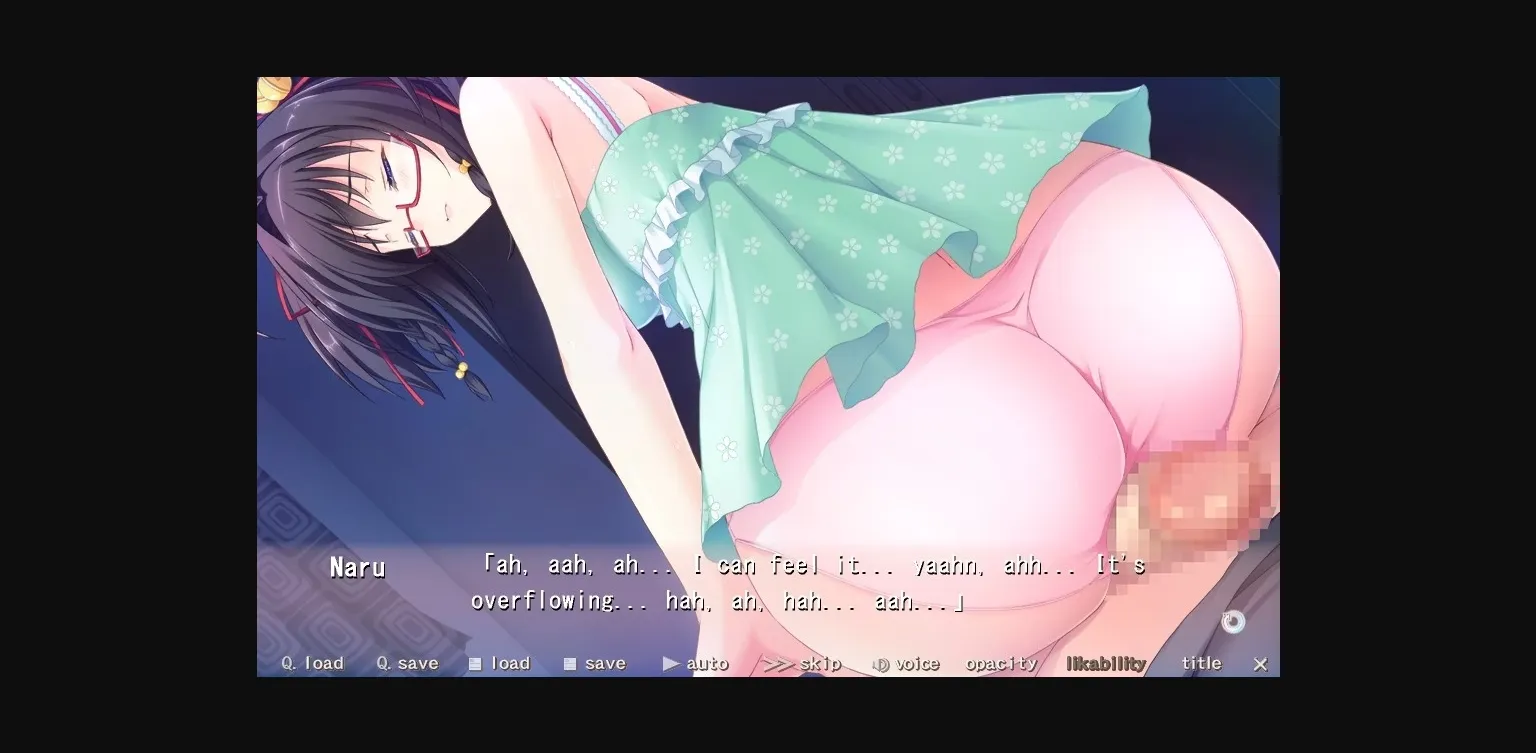Select the auto-play triangle icon

click(x=670, y=663)
